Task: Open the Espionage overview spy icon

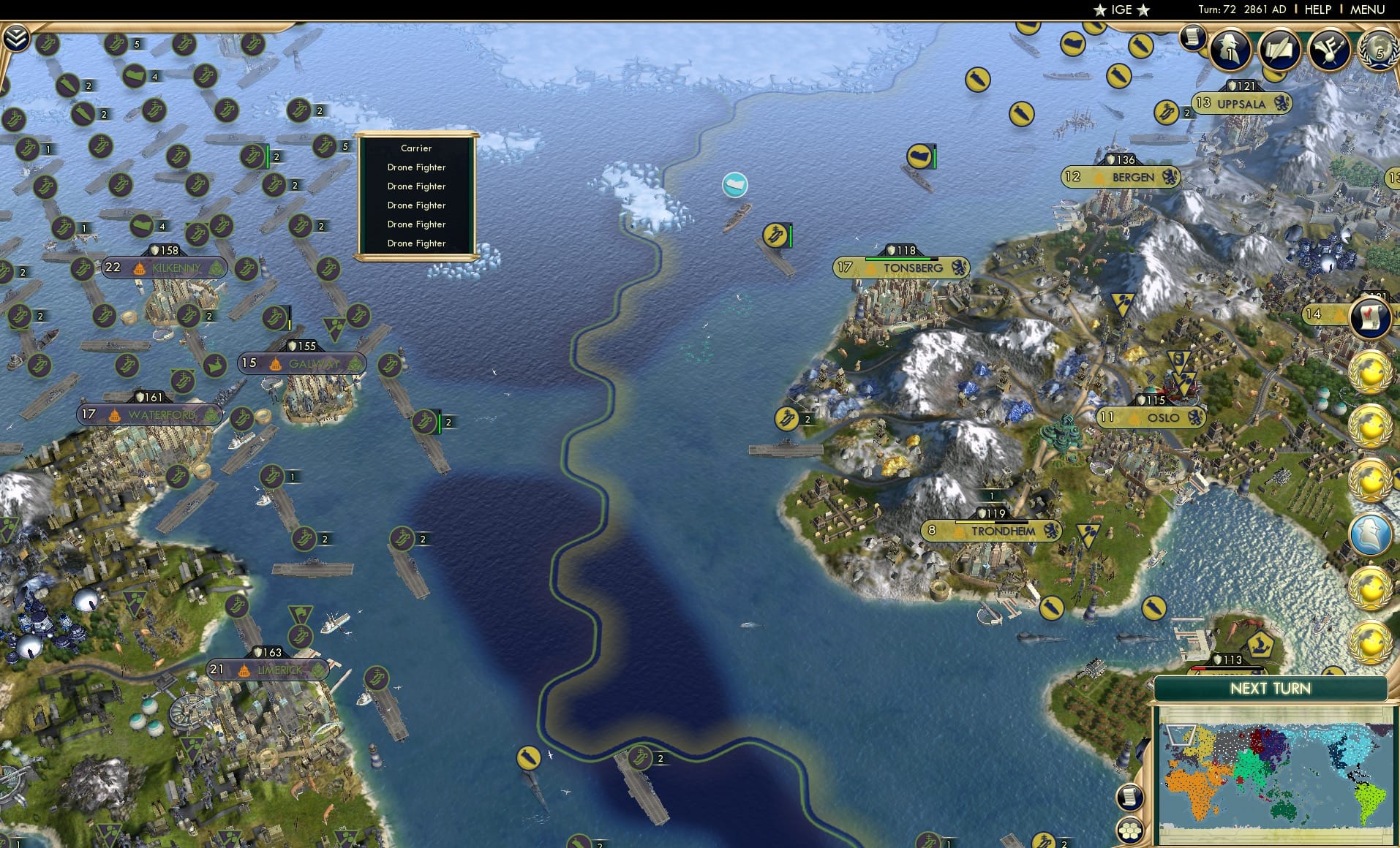Action: tap(1230, 51)
